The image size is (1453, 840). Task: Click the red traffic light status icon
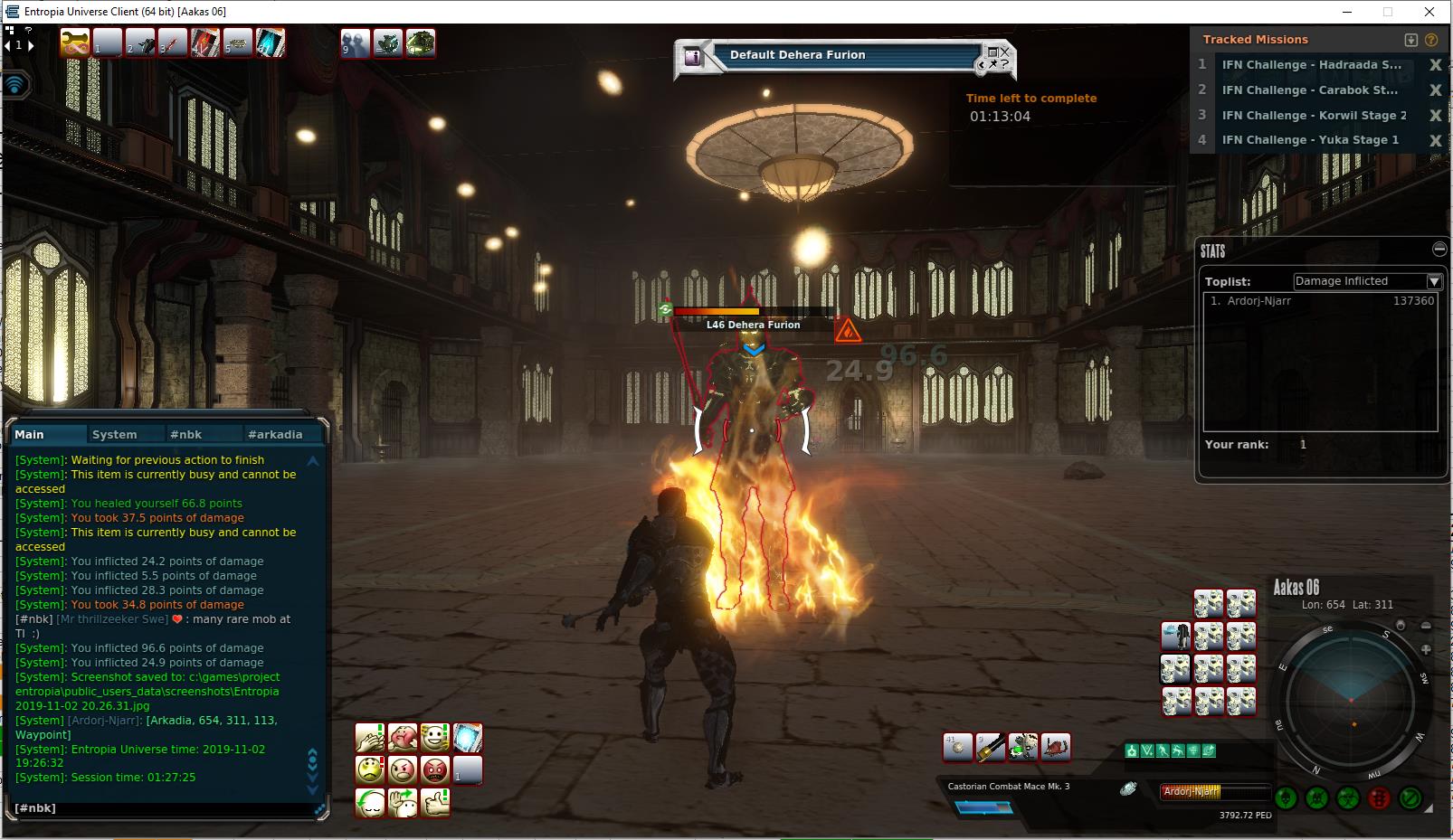[x=1379, y=798]
